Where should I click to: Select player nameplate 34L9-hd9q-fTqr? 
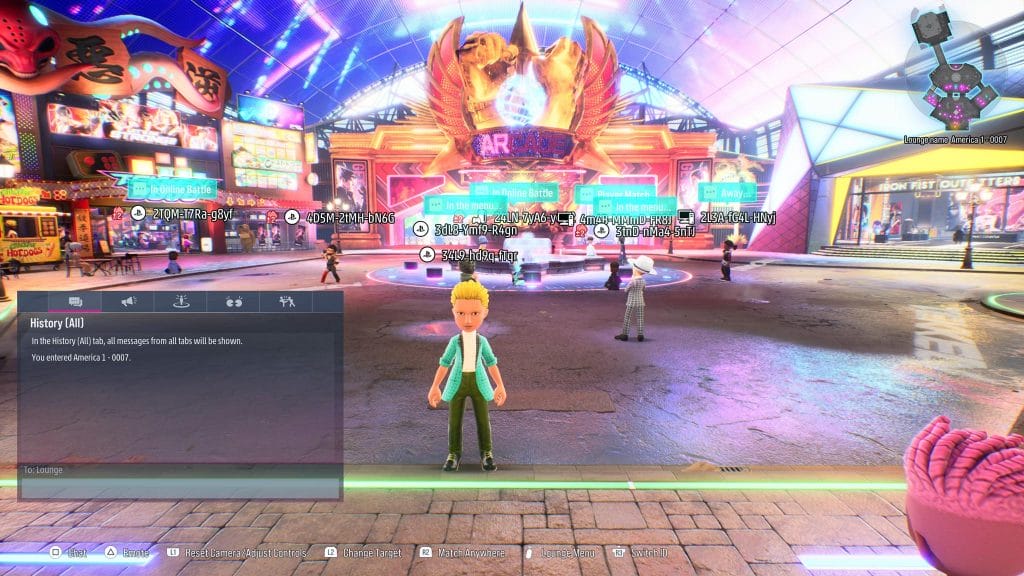click(x=479, y=255)
